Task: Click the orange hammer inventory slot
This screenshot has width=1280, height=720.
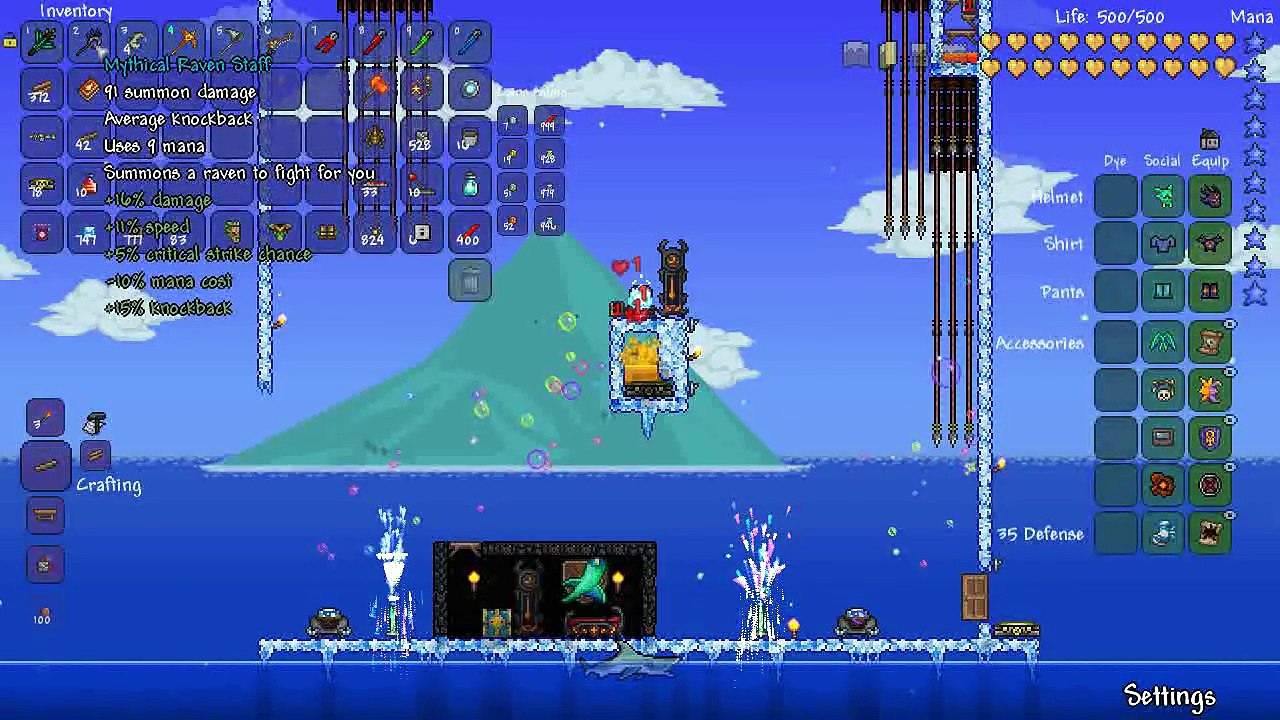Action: tap(375, 90)
